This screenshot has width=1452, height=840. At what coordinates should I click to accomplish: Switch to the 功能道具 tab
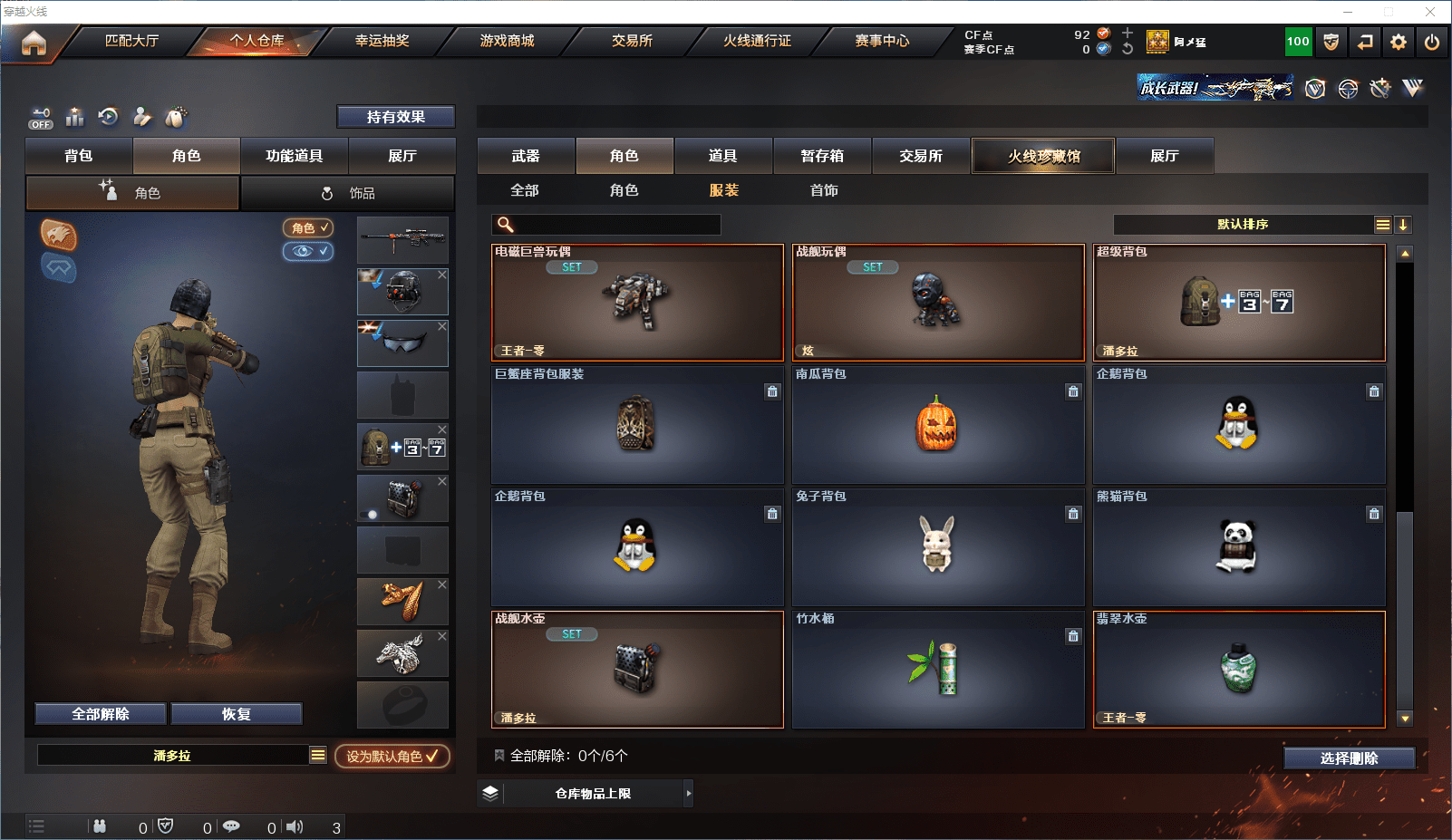coord(294,156)
